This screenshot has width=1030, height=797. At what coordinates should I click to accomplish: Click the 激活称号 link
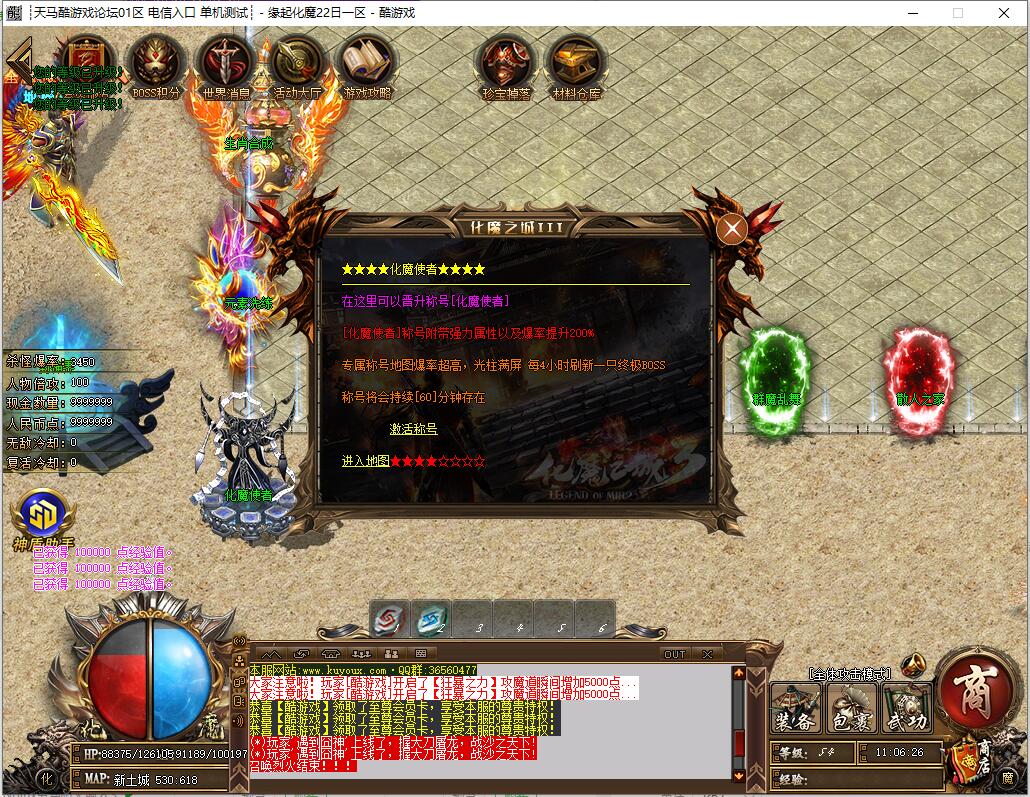[x=413, y=428]
